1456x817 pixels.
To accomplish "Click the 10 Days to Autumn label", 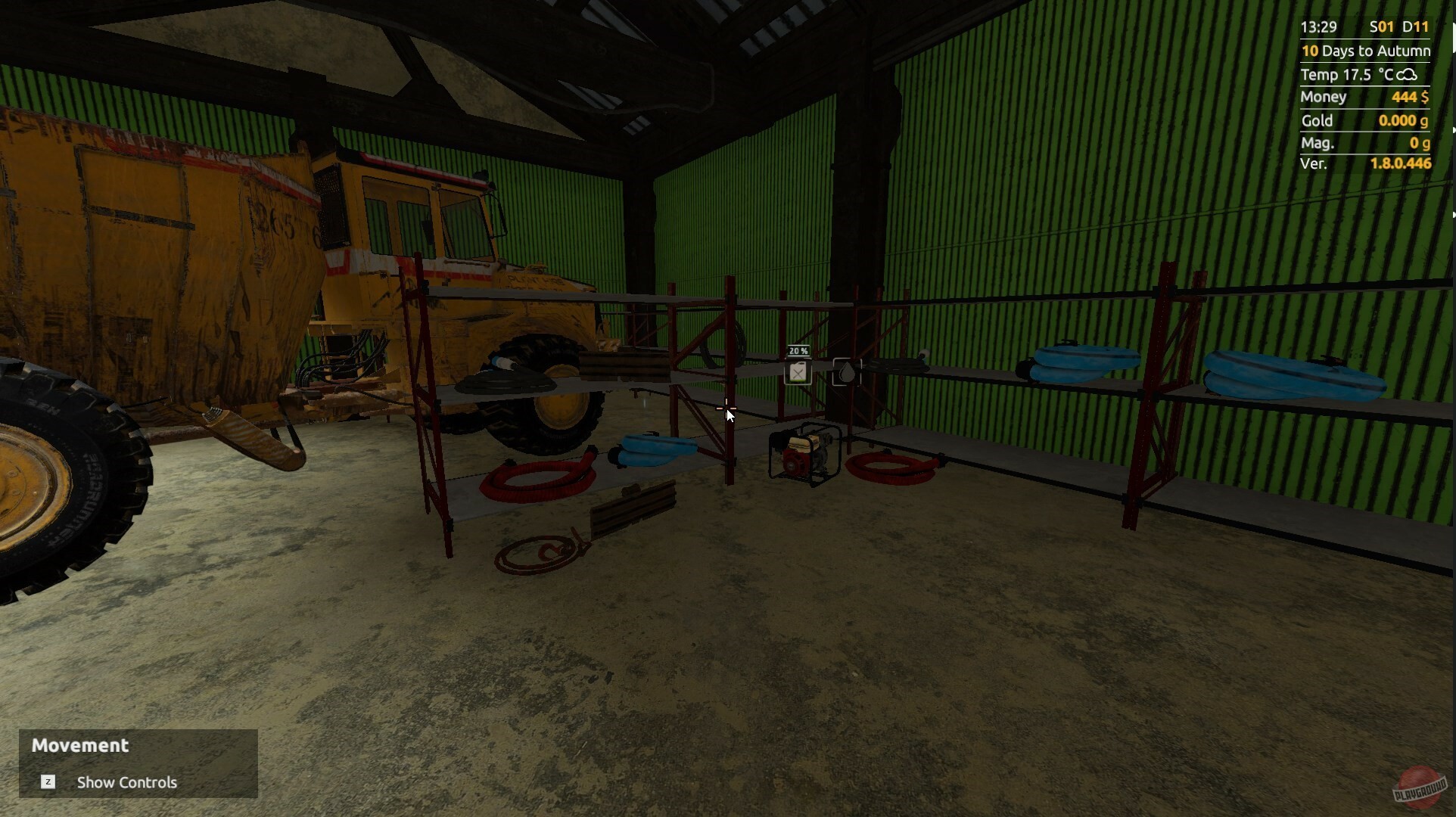I will pos(1366,51).
